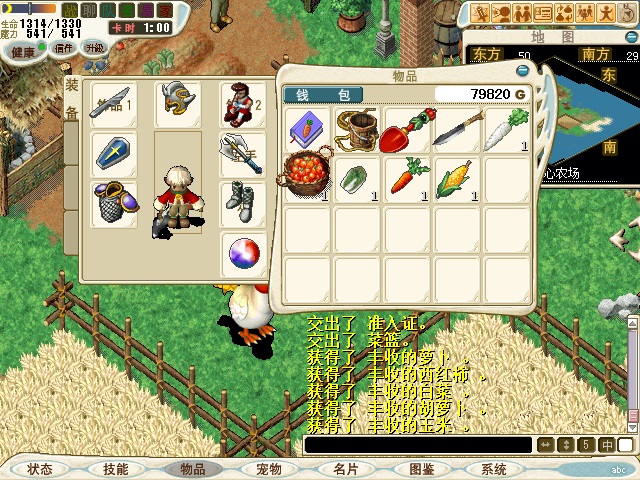Click the 升级 level-up button

(x=94, y=48)
